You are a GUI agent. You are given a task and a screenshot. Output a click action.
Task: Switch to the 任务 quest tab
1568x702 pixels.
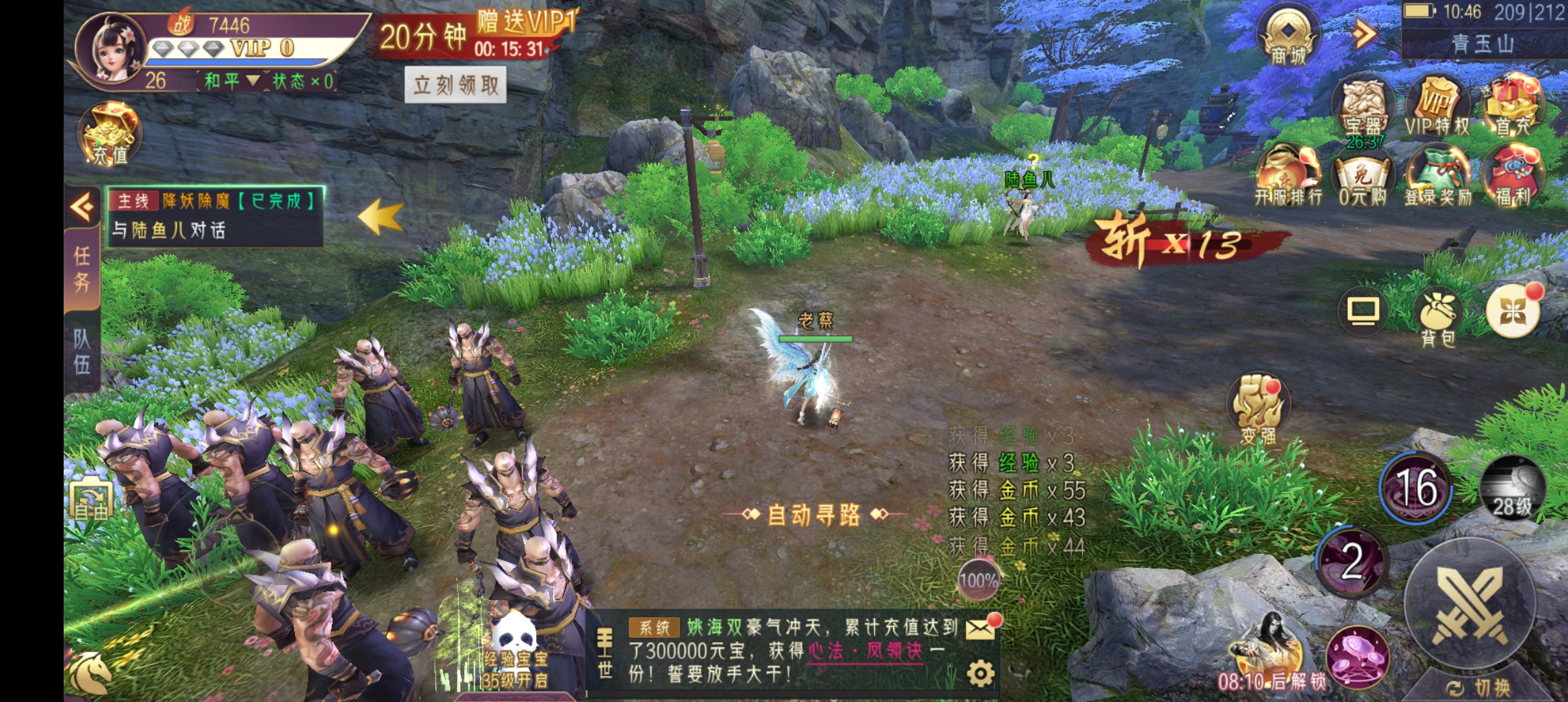tap(82, 269)
